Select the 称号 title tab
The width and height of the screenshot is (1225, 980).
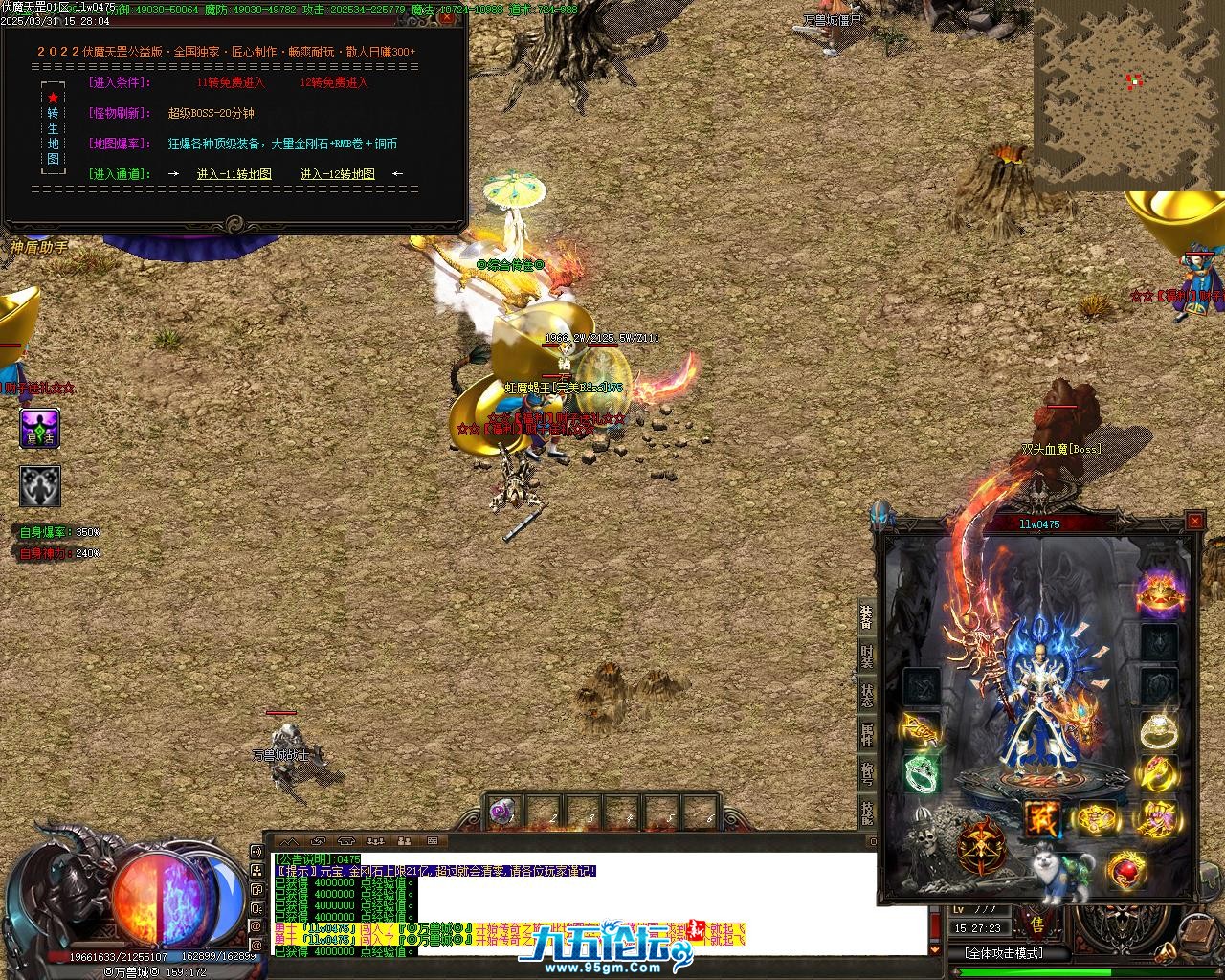[865, 773]
